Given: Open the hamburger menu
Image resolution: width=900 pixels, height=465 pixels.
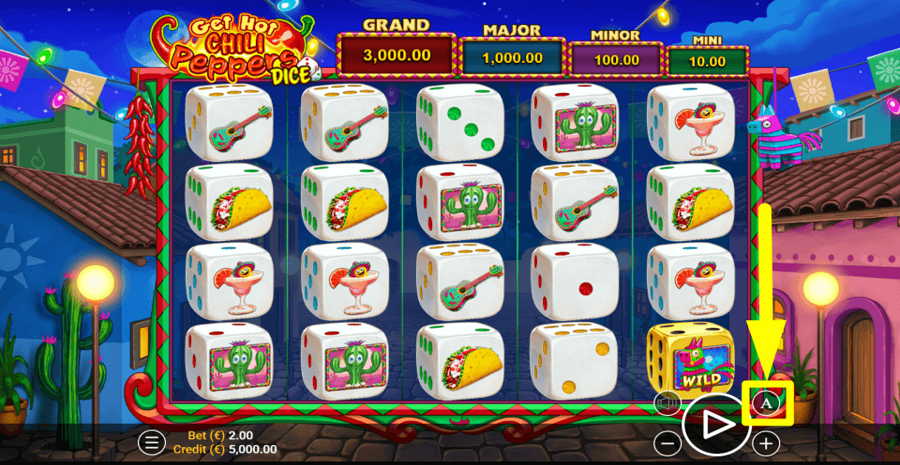Looking at the screenshot, I should 151,441.
